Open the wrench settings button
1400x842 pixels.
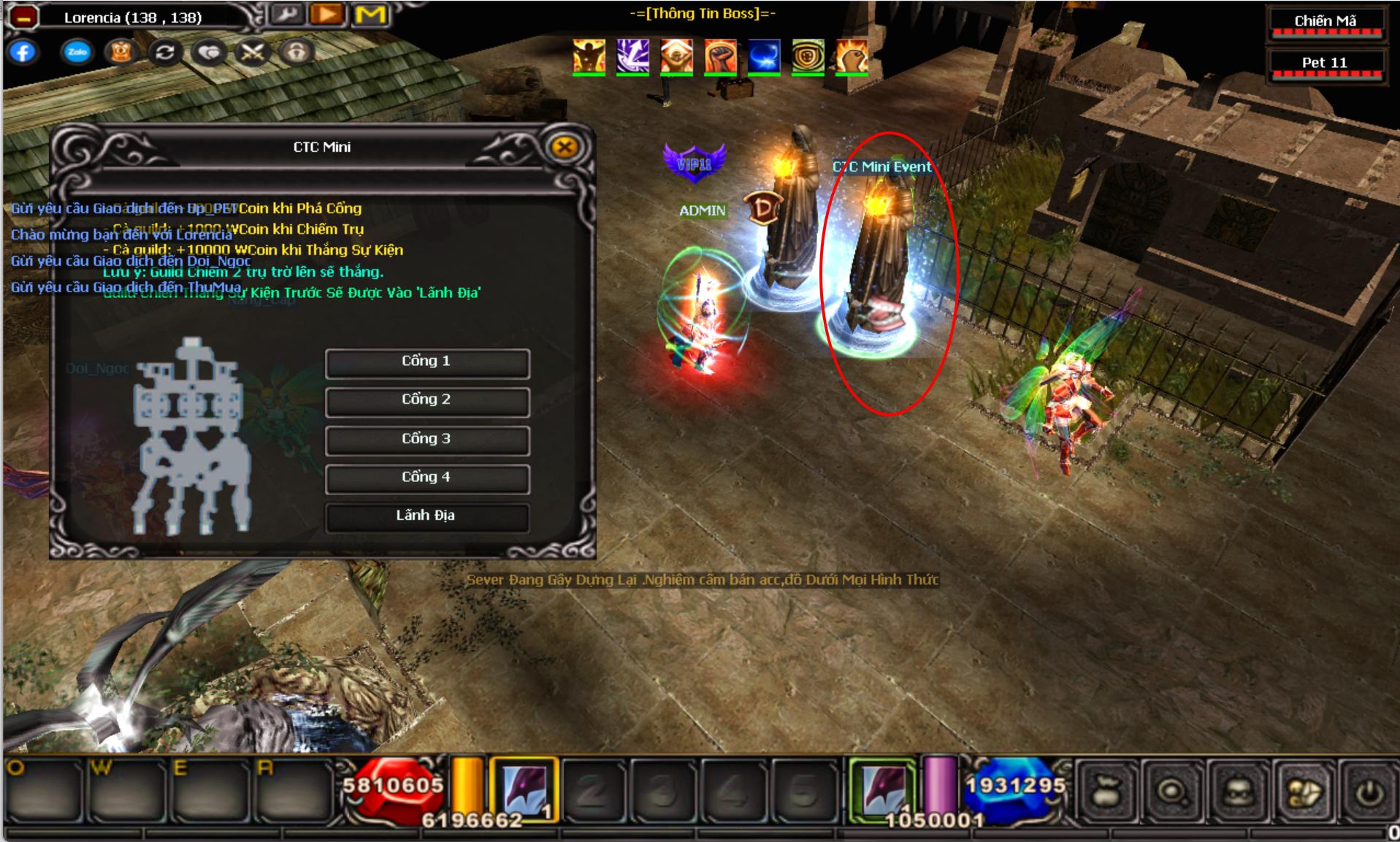286,15
